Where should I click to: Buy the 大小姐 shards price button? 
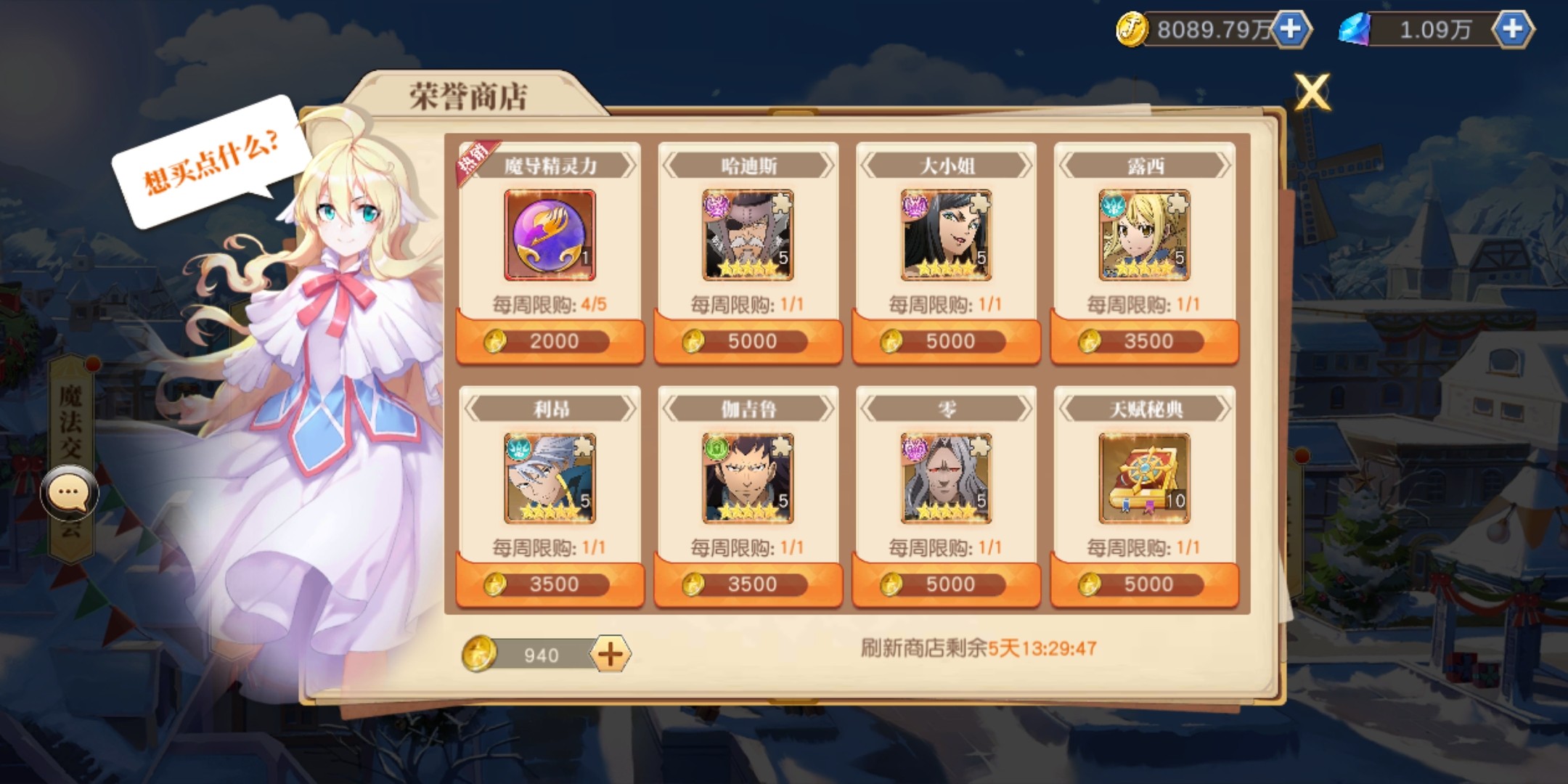(x=946, y=341)
